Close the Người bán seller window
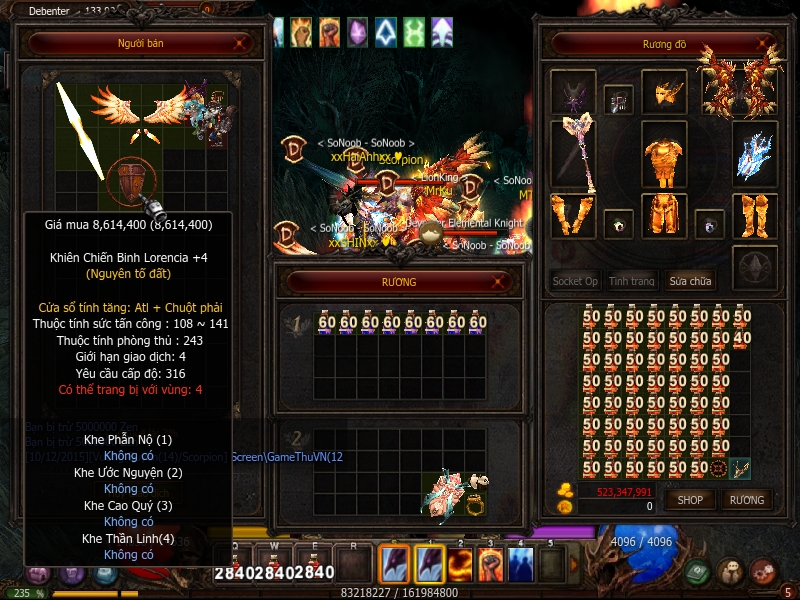Screen dimensions: 800x600 point(240,44)
